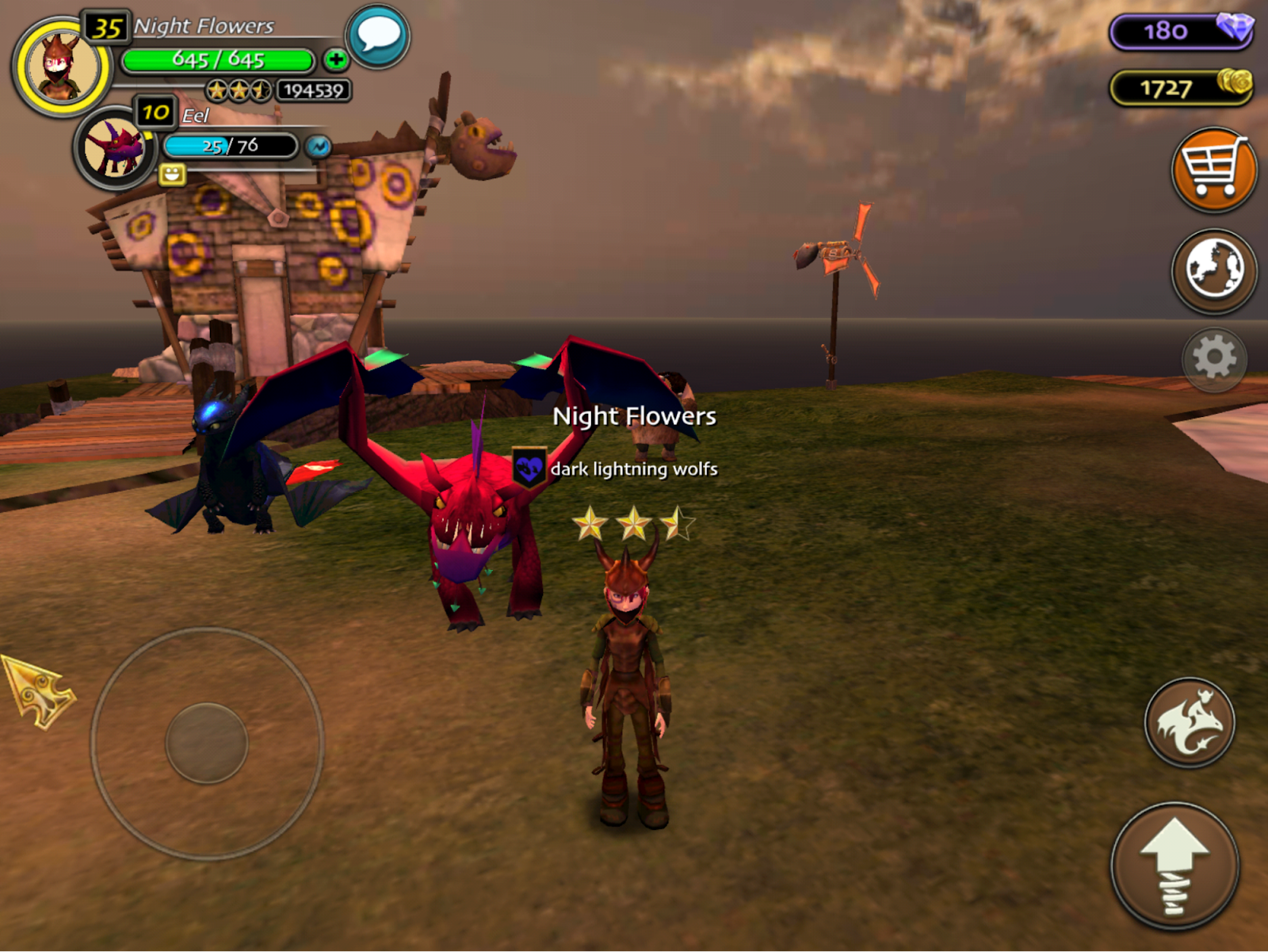Open the dragon Eel portrait
The width and height of the screenshot is (1268, 952).
[116, 148]
